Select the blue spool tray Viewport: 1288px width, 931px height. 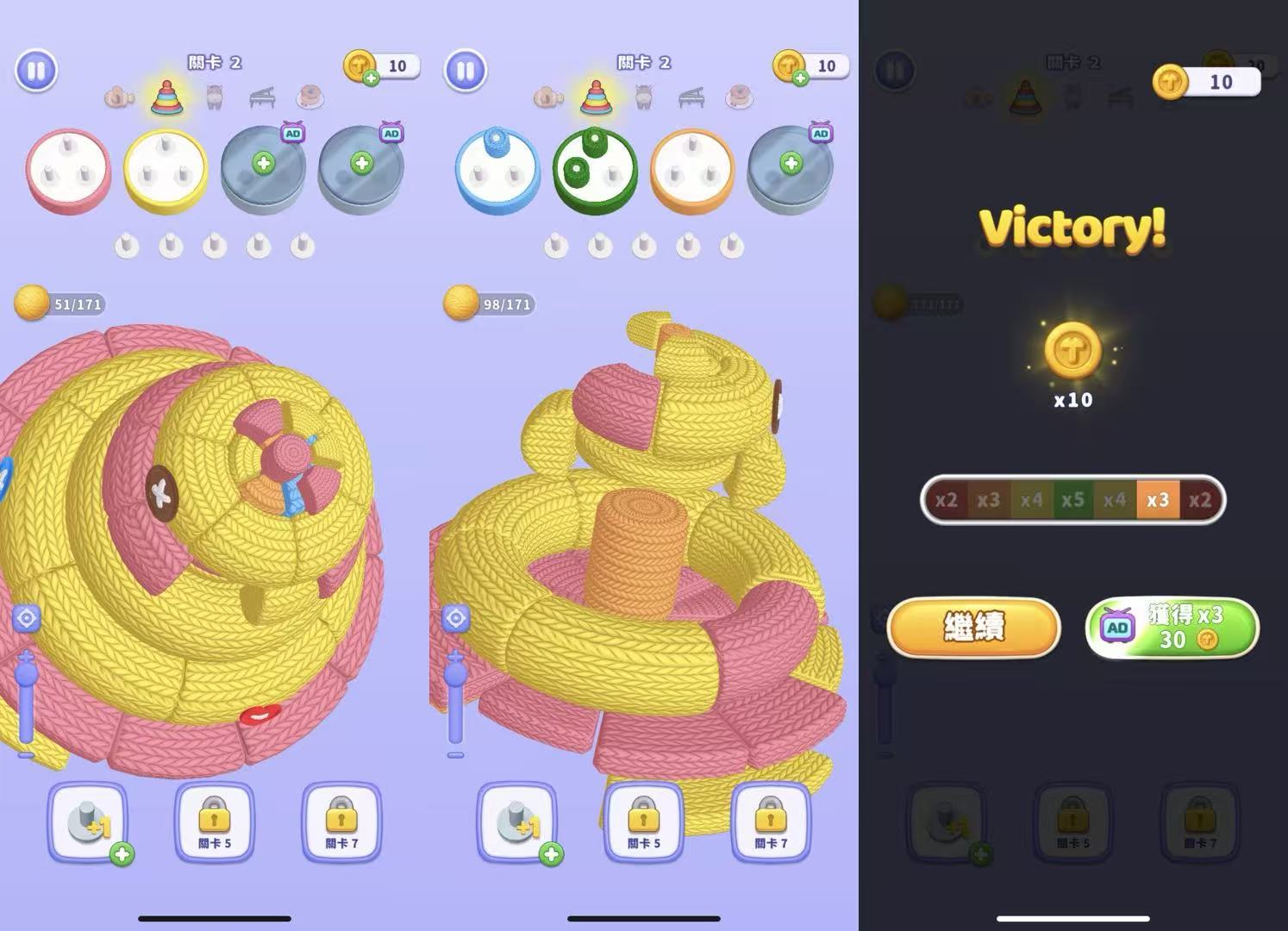pyautogui.click(x=497, y=169)
